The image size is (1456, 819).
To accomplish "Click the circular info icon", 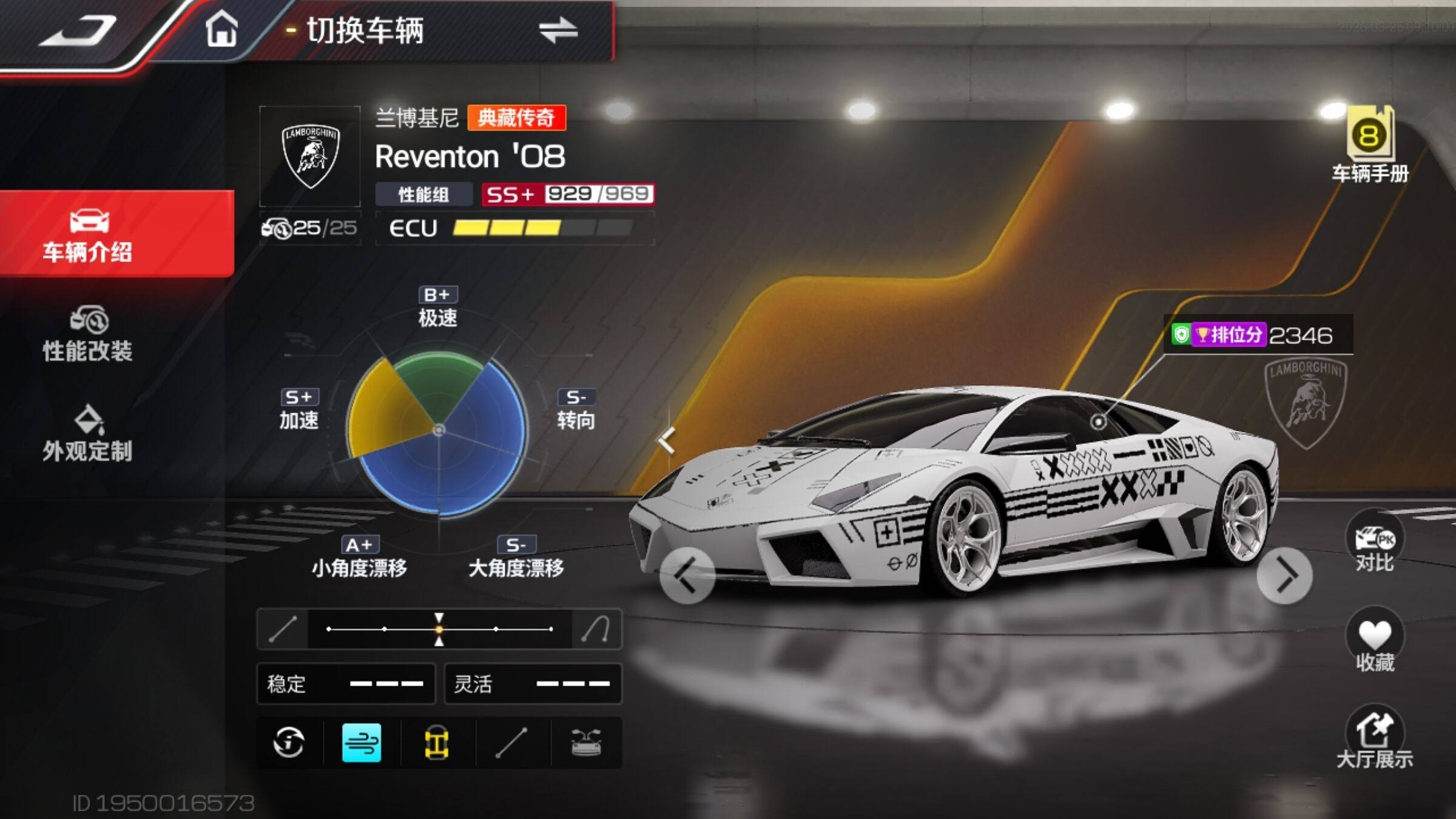I will click(289, 743).
